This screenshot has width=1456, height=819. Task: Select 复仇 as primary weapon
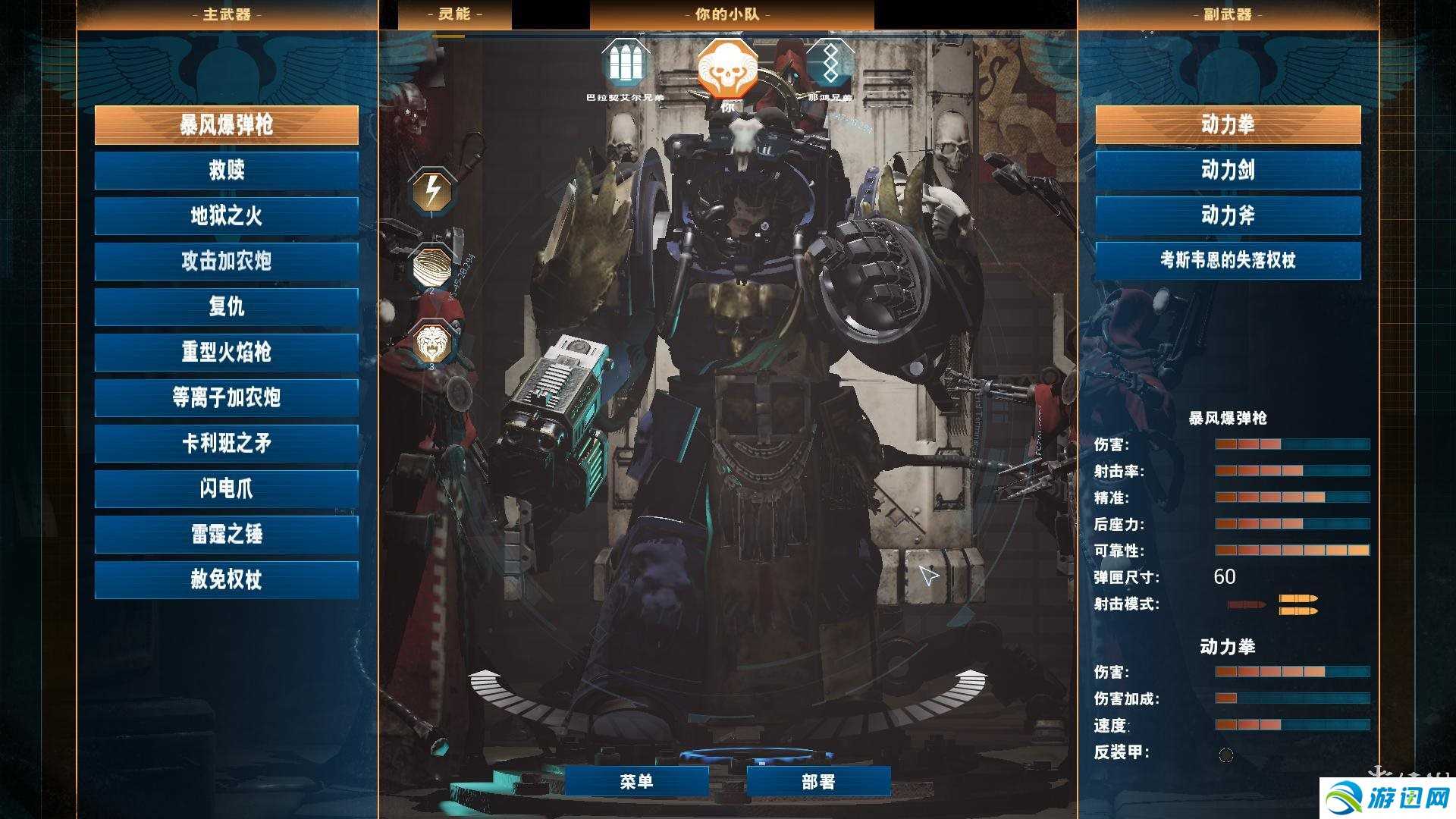point(226,307)
